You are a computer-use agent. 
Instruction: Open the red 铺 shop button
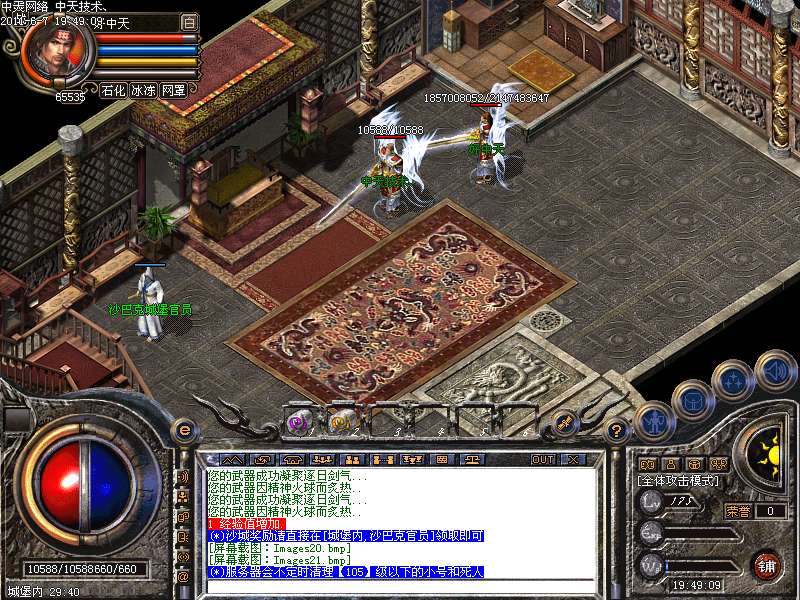point(766,565)
